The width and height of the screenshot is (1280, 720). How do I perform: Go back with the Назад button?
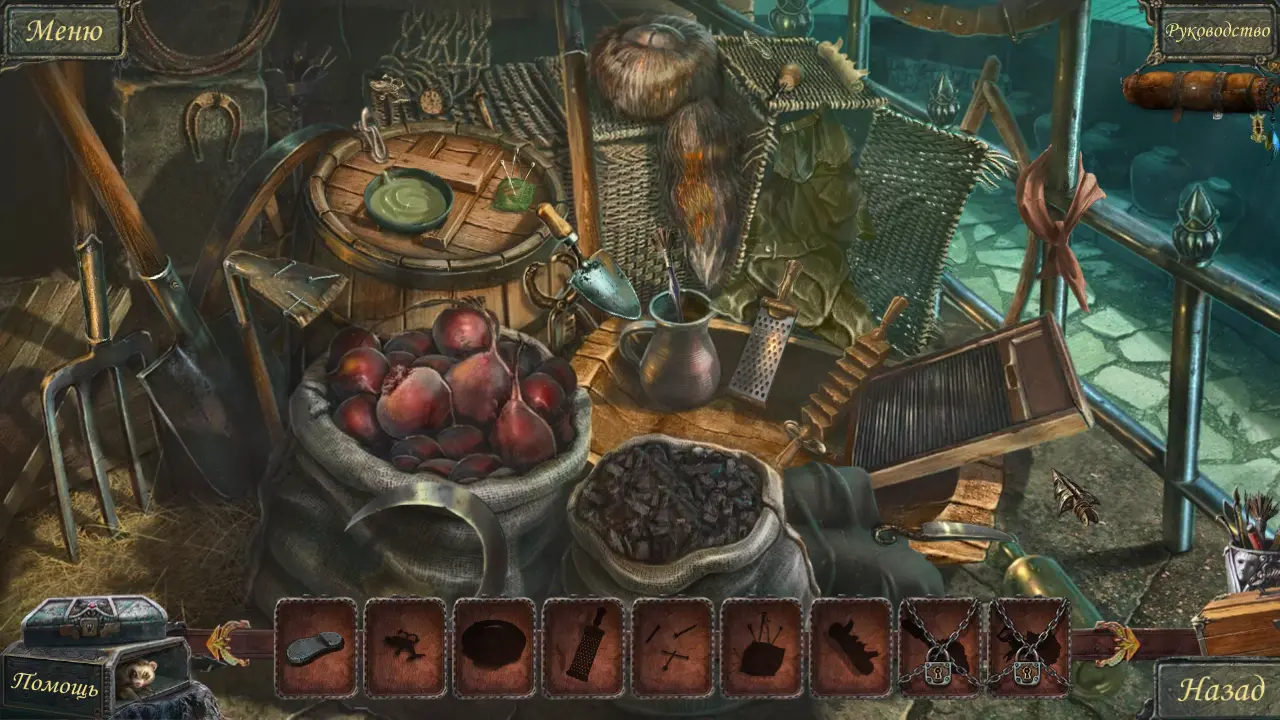click(x=1222, y=689)
